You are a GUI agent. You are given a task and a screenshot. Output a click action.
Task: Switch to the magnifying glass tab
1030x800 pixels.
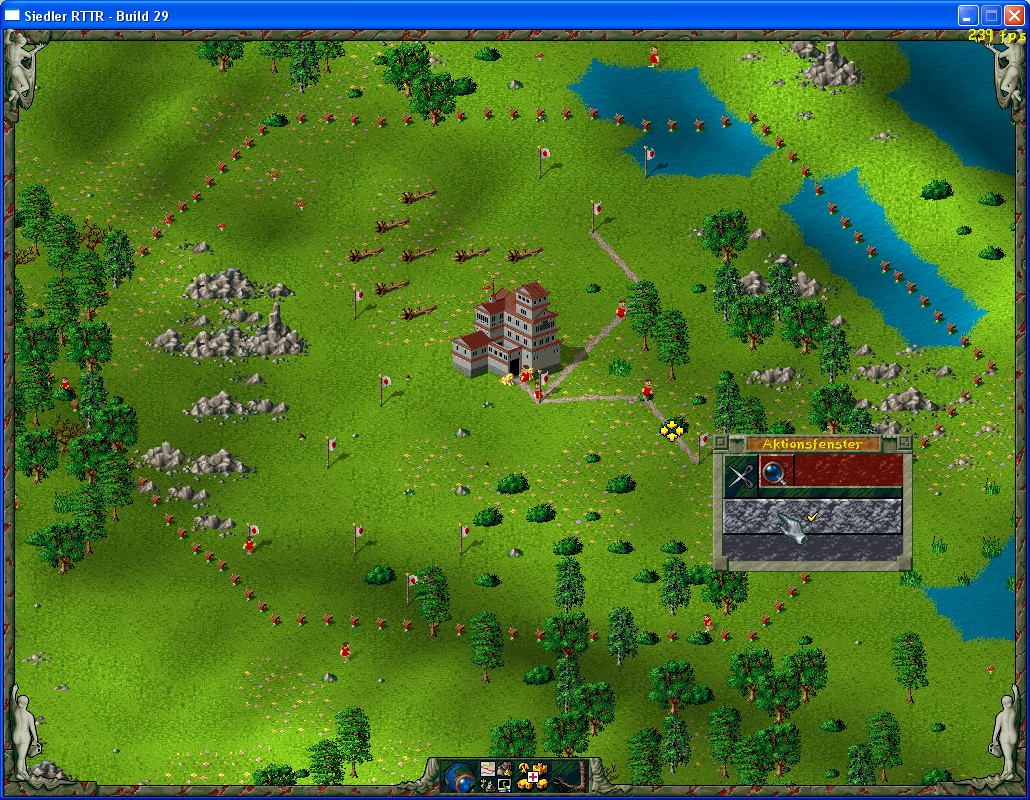pyautogui.click(x=776, y=472)
